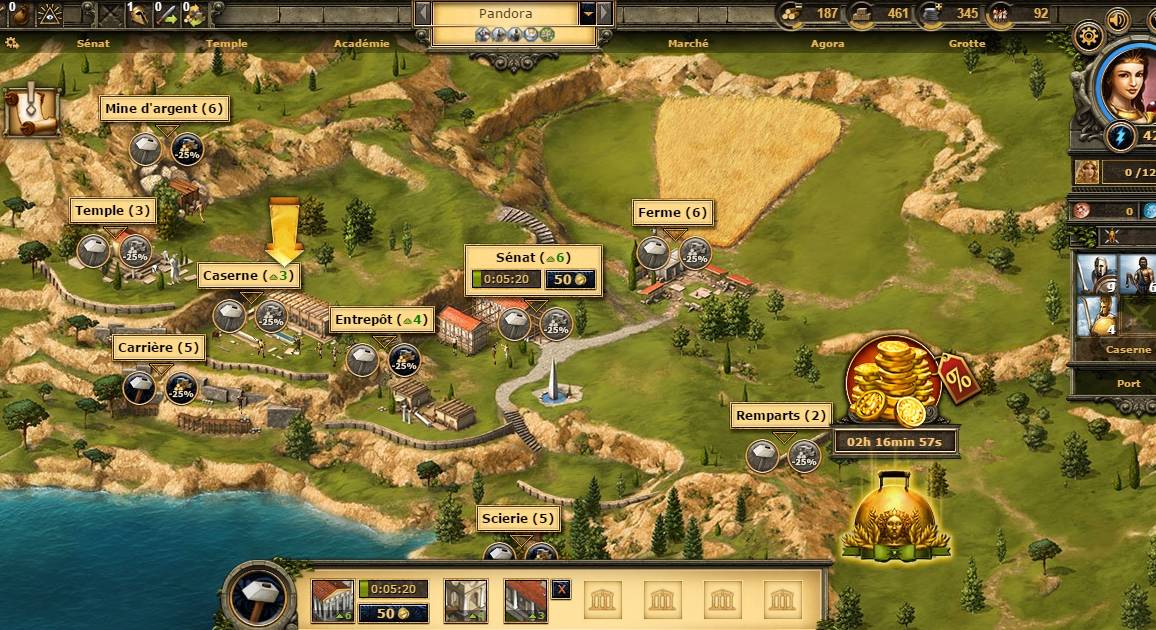1156x630 pixels.
Task: Open the Grotte quick link
Action: (967, 44)
